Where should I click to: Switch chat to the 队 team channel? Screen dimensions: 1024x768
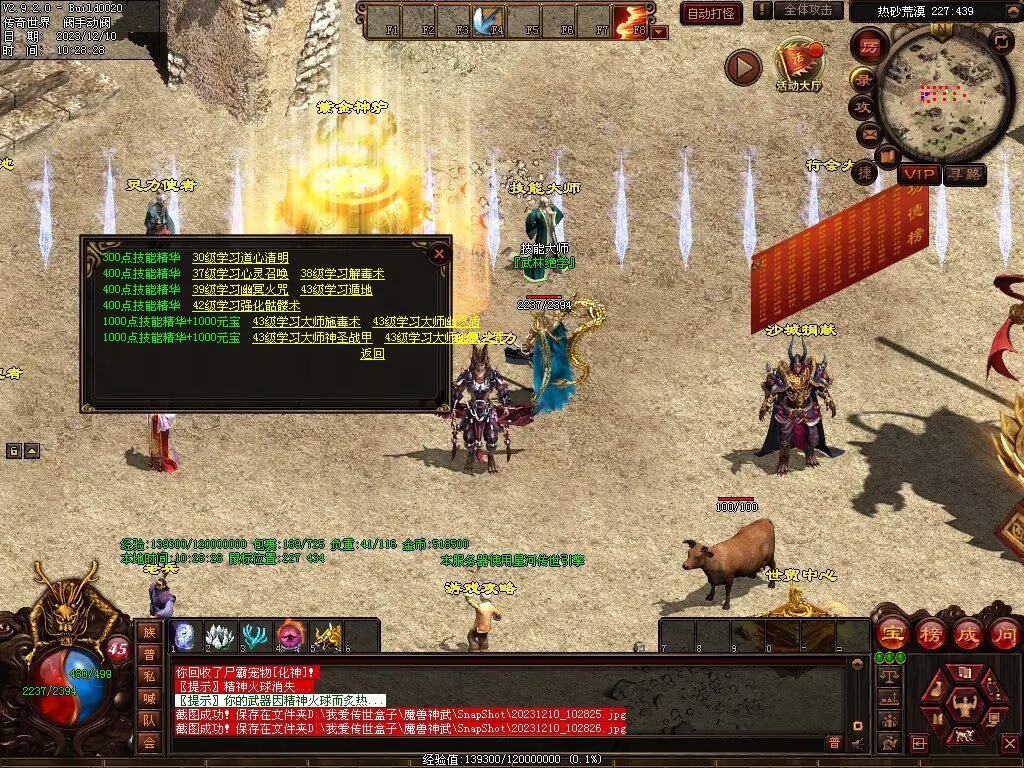(x=149, y=719)
